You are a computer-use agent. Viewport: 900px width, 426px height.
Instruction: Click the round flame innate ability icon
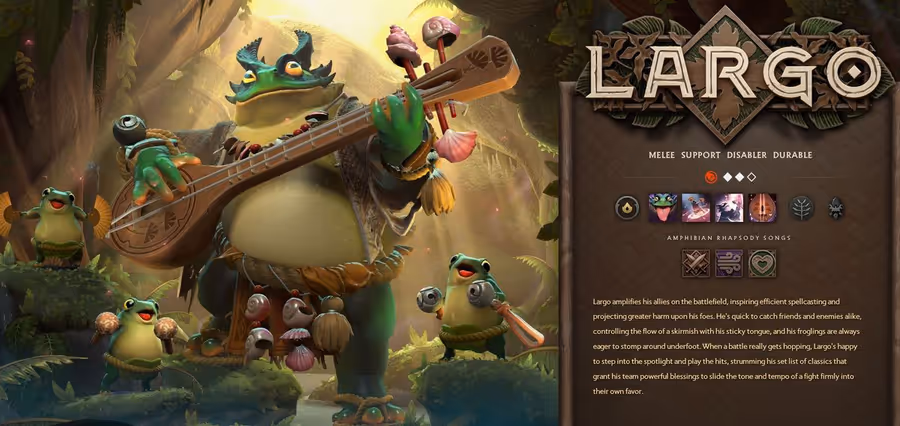click(627, 207)
